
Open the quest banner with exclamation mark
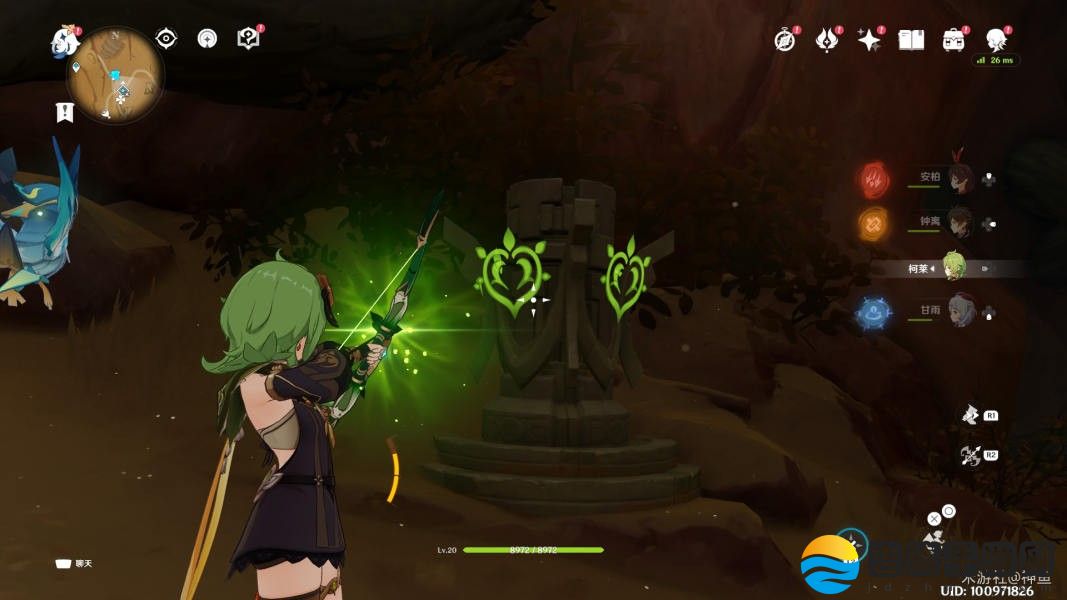[65, 112]
